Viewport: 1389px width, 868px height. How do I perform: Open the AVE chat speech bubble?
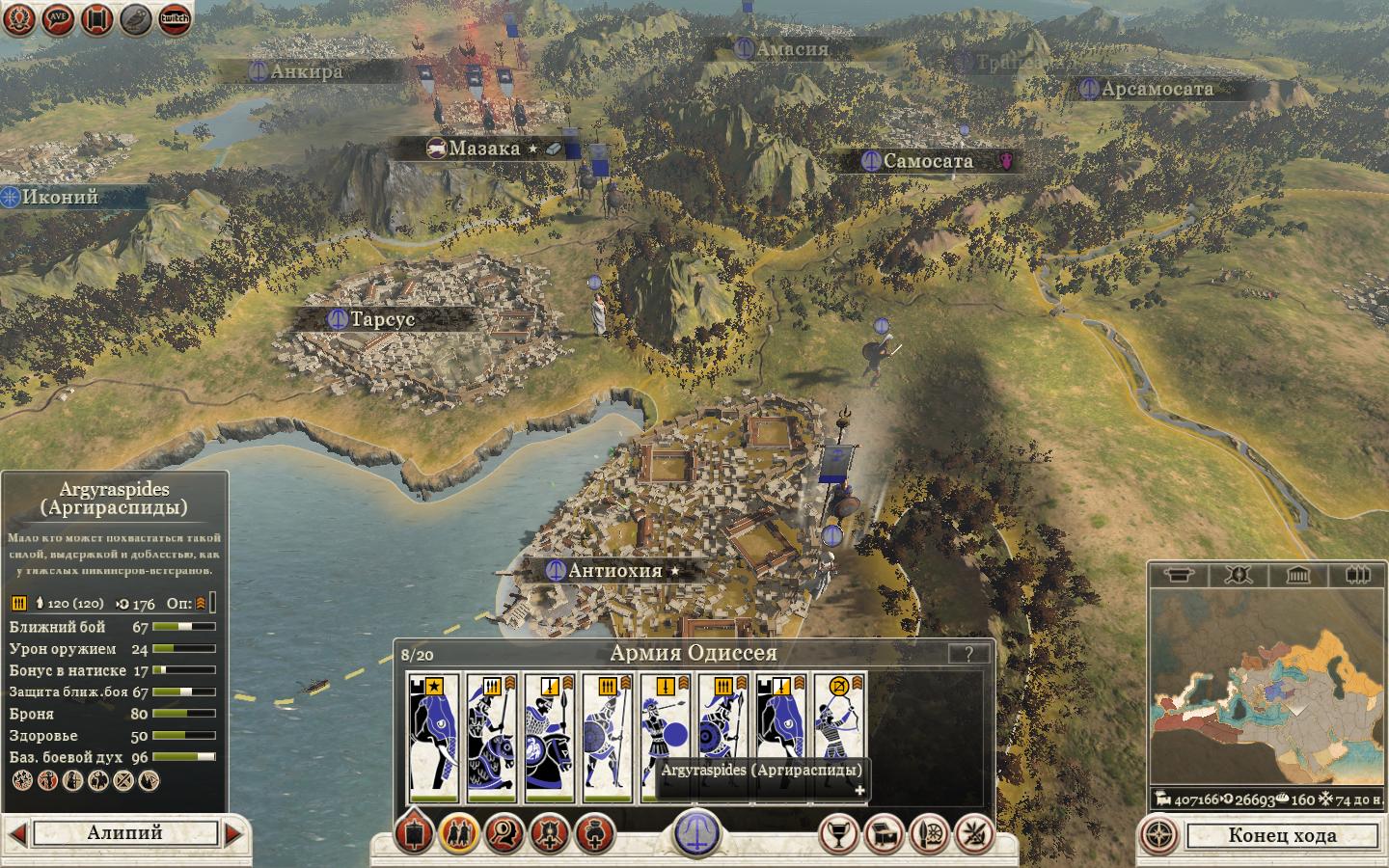[x=58, y=18]
